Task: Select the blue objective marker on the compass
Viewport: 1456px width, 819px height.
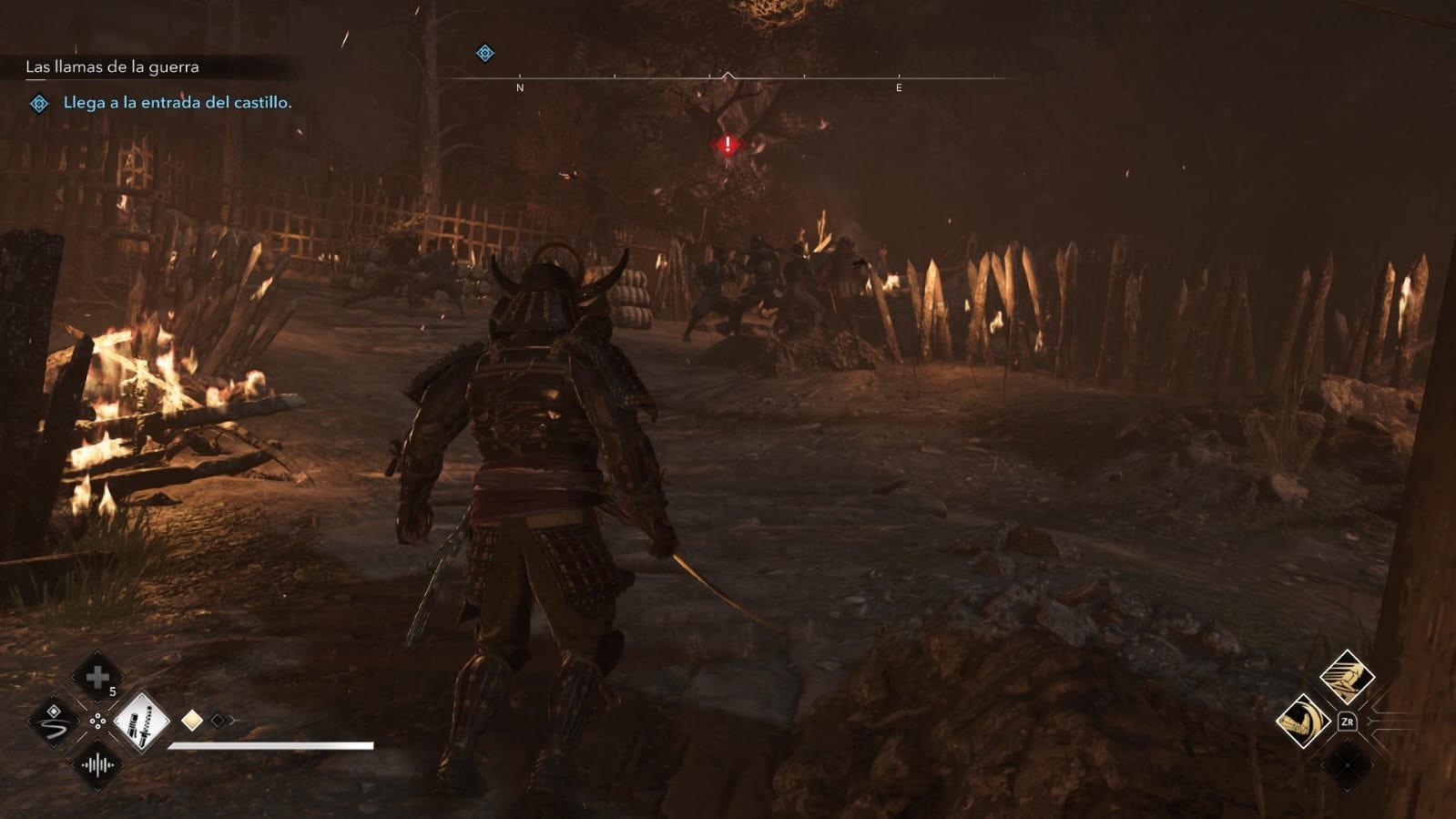Action: (485, 53)
